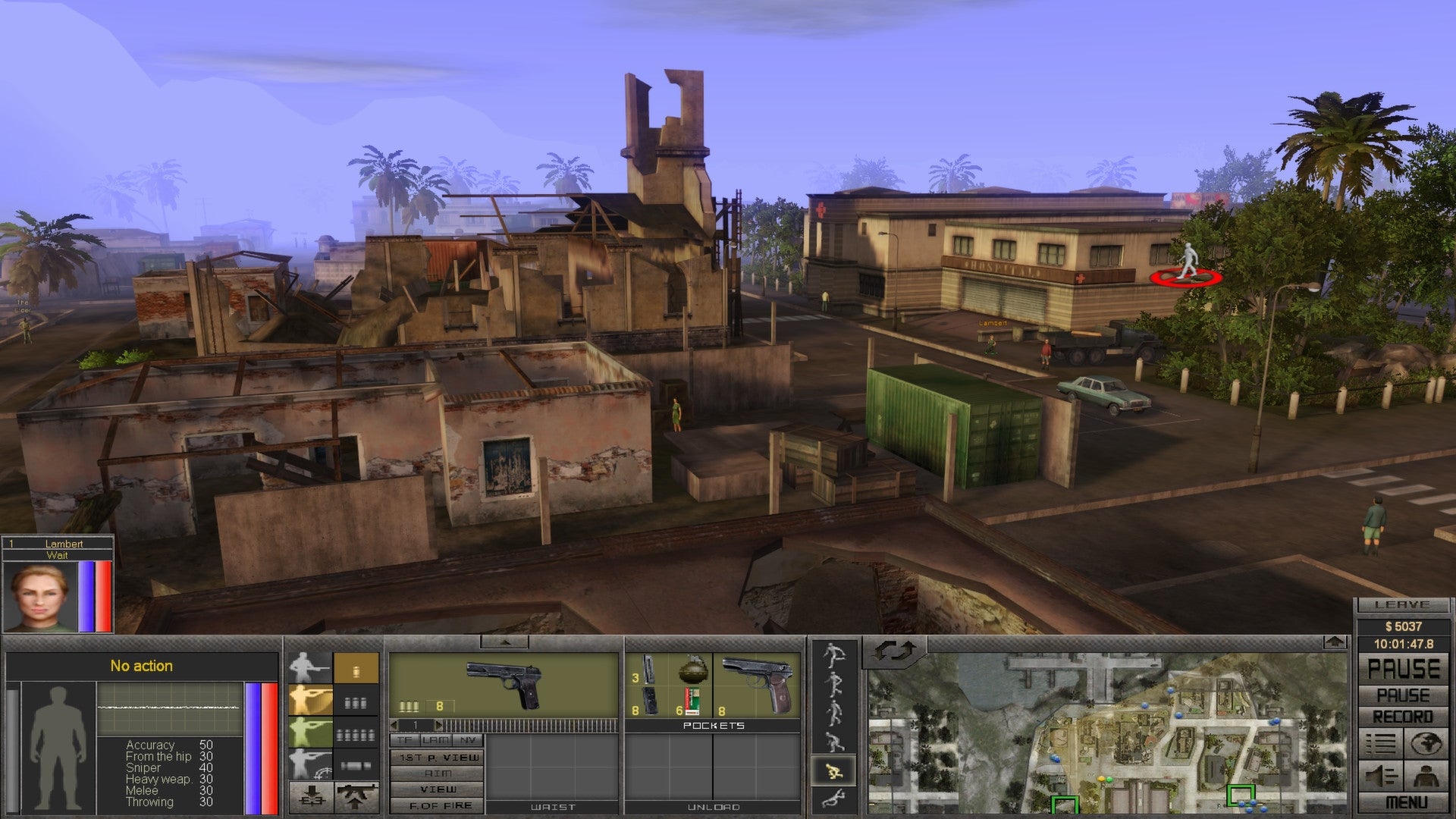Switch to burst fire mode icon

356,704
